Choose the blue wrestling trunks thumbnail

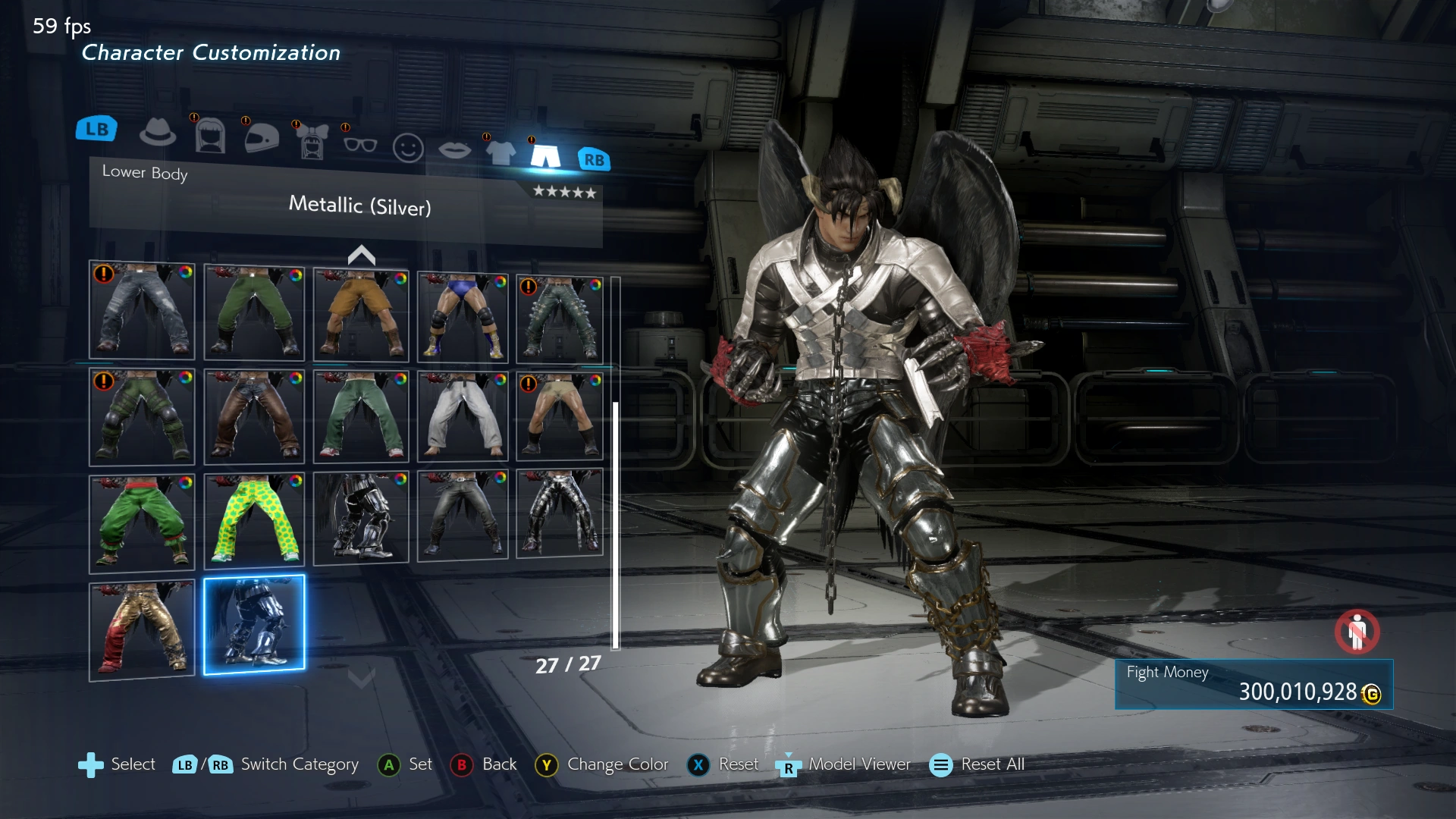[462, 316]
